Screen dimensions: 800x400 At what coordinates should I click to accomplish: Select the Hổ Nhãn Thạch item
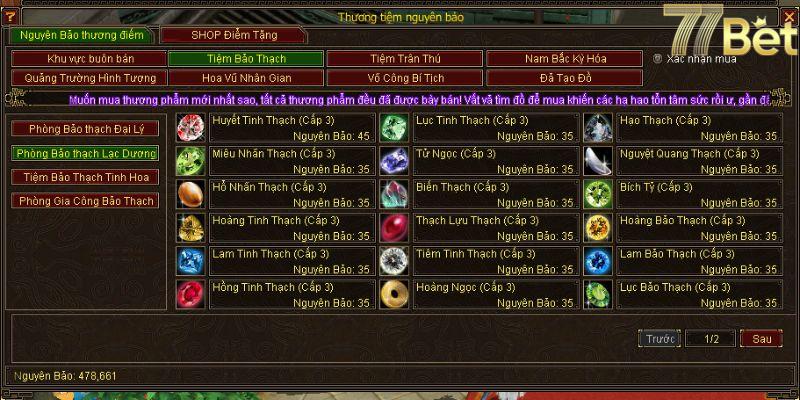pos(191,194)
